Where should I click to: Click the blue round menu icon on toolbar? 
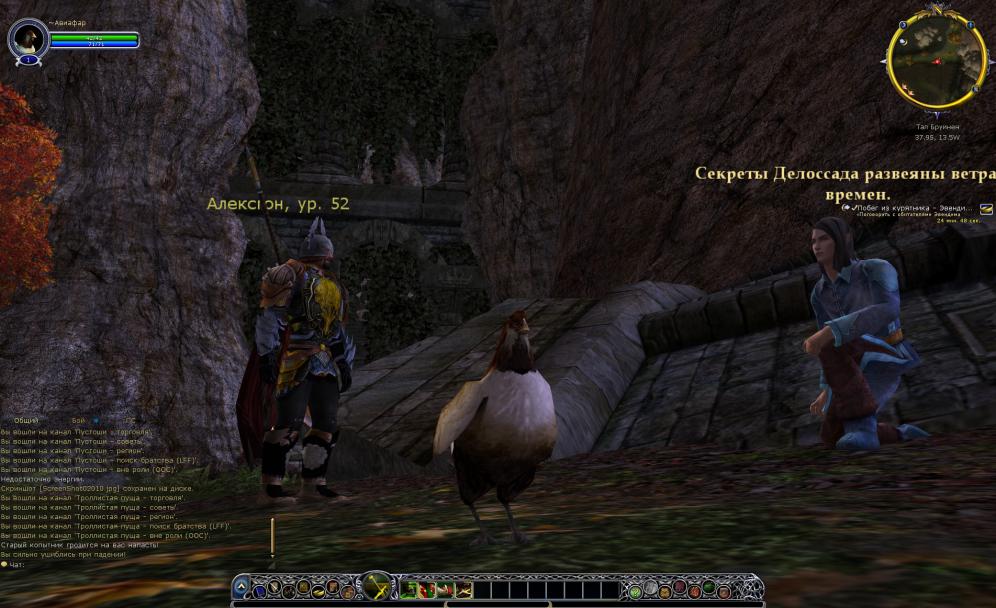click(258, 589)
